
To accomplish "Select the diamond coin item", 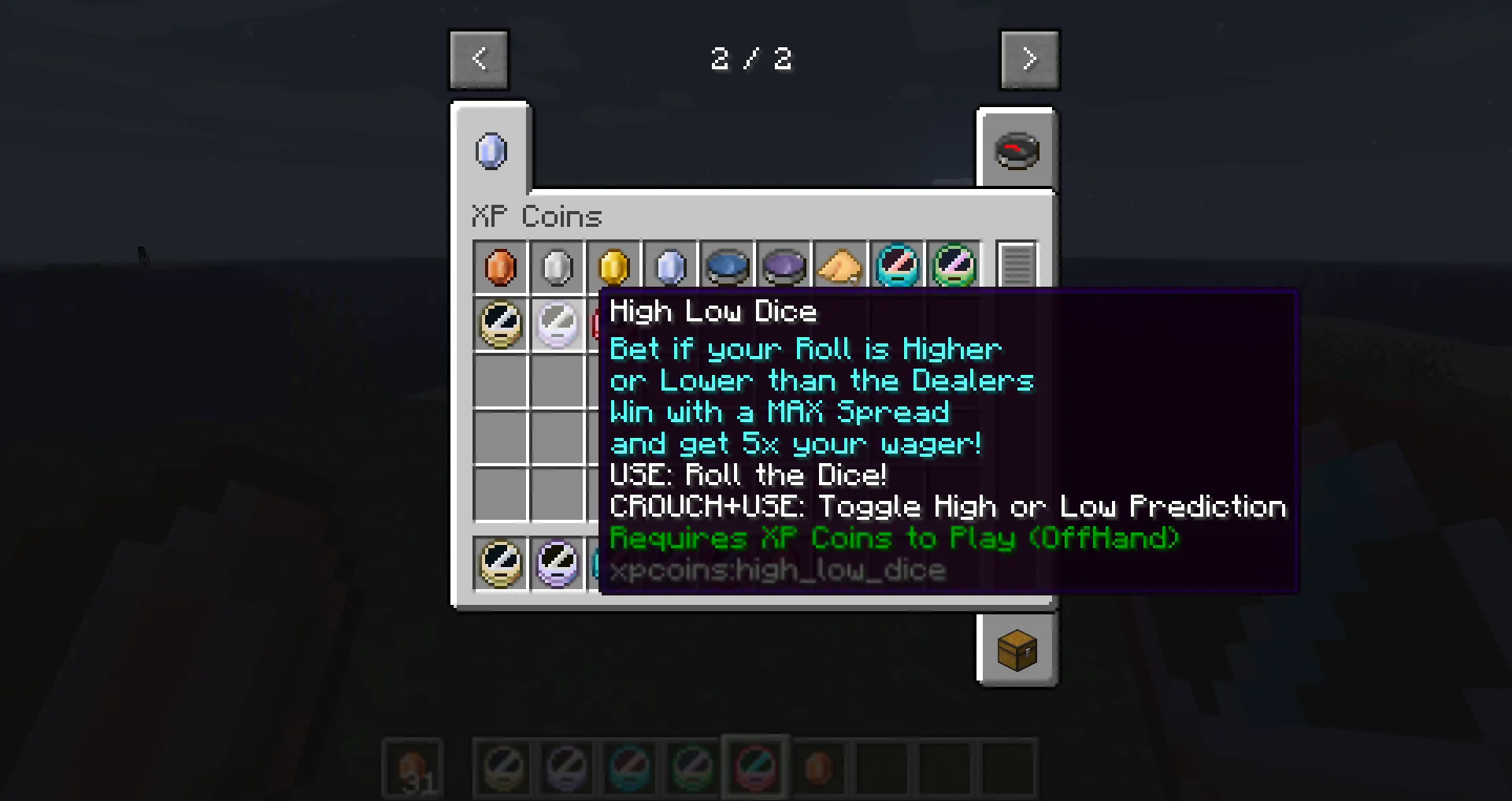I will [670, 266].
